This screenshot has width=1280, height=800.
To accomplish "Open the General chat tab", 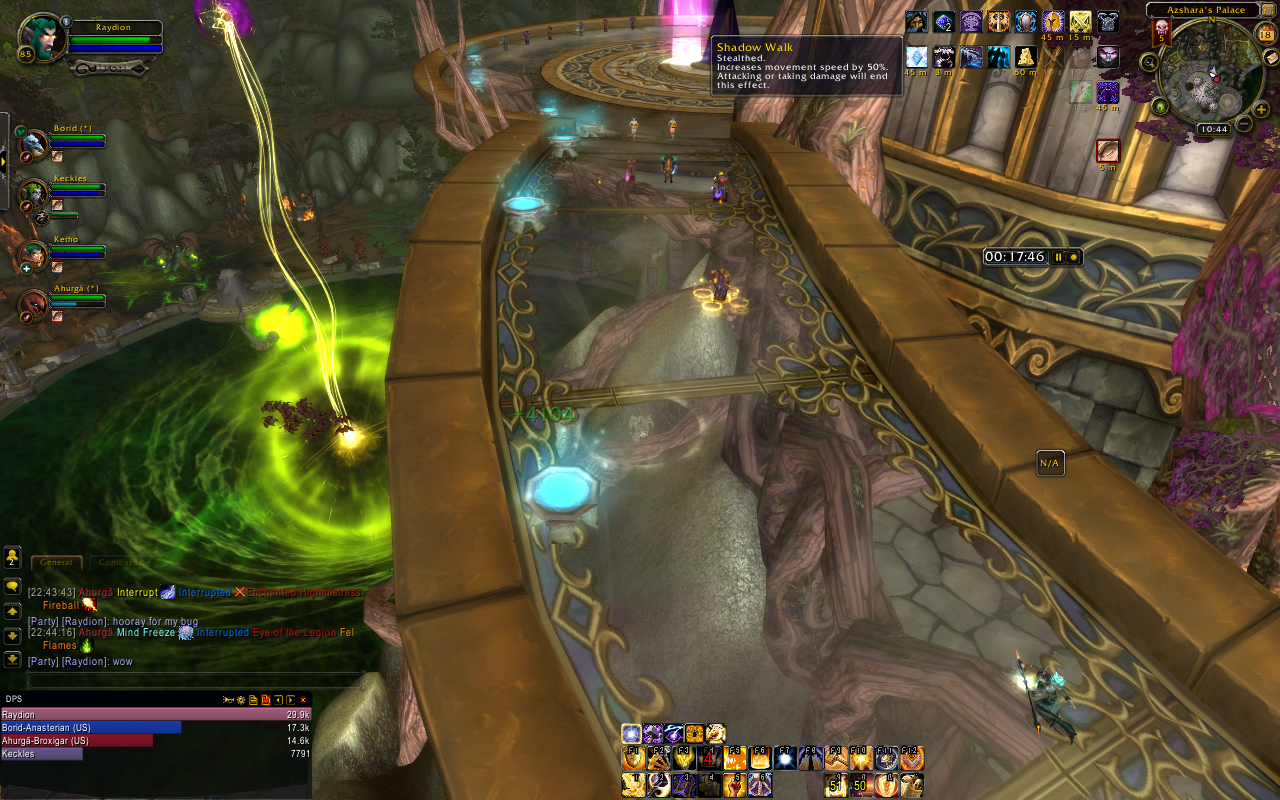I will [56, 563].
